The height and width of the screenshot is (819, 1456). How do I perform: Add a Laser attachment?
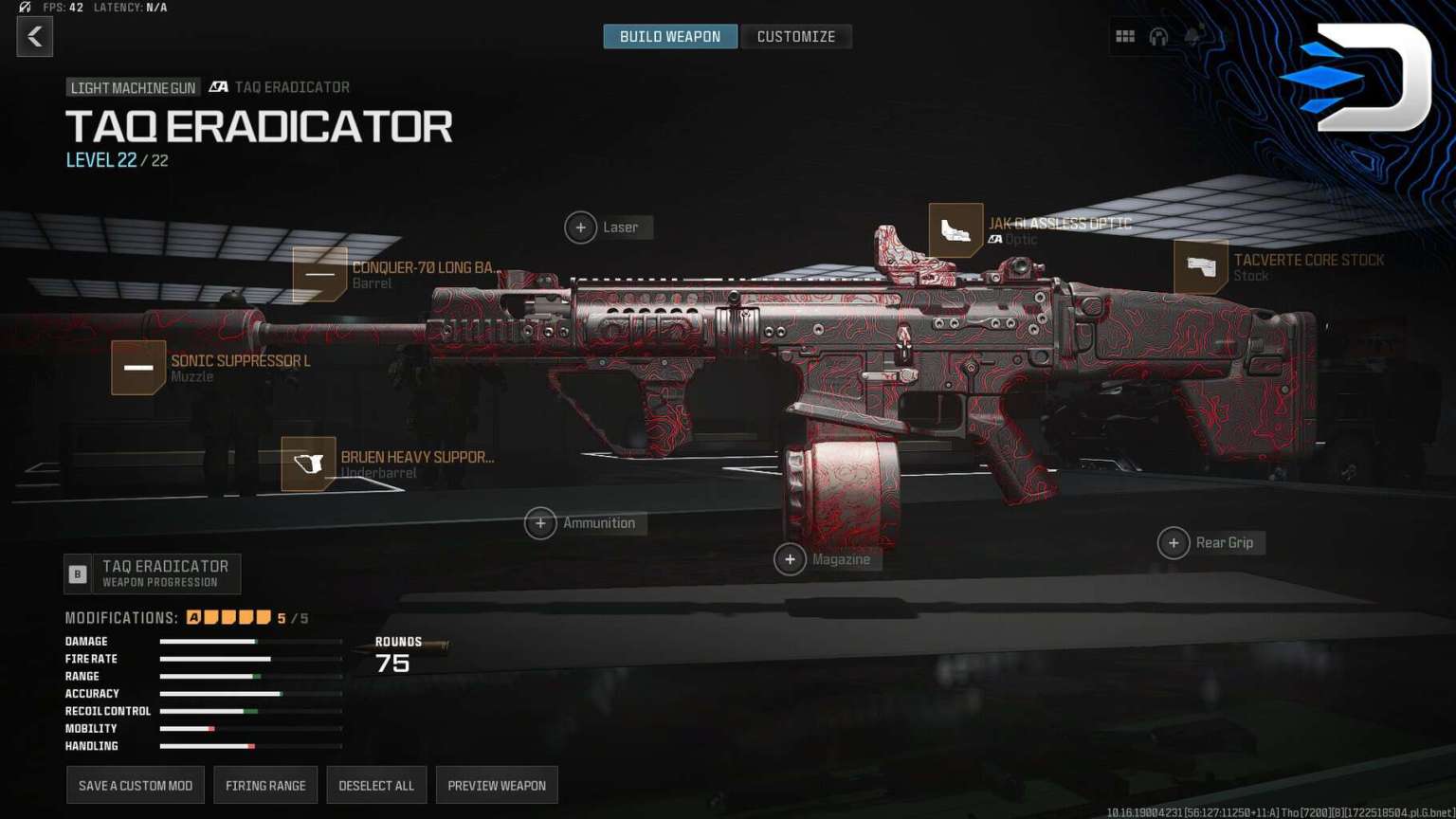coord(581,227)
